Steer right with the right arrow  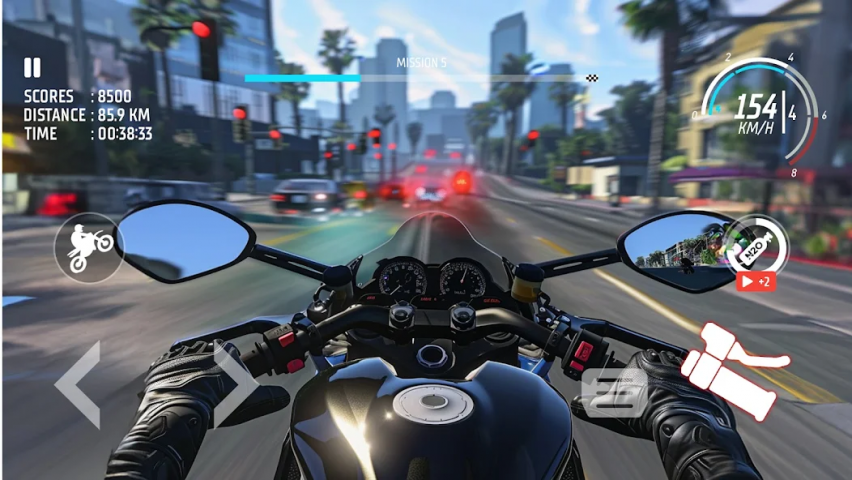235,384
